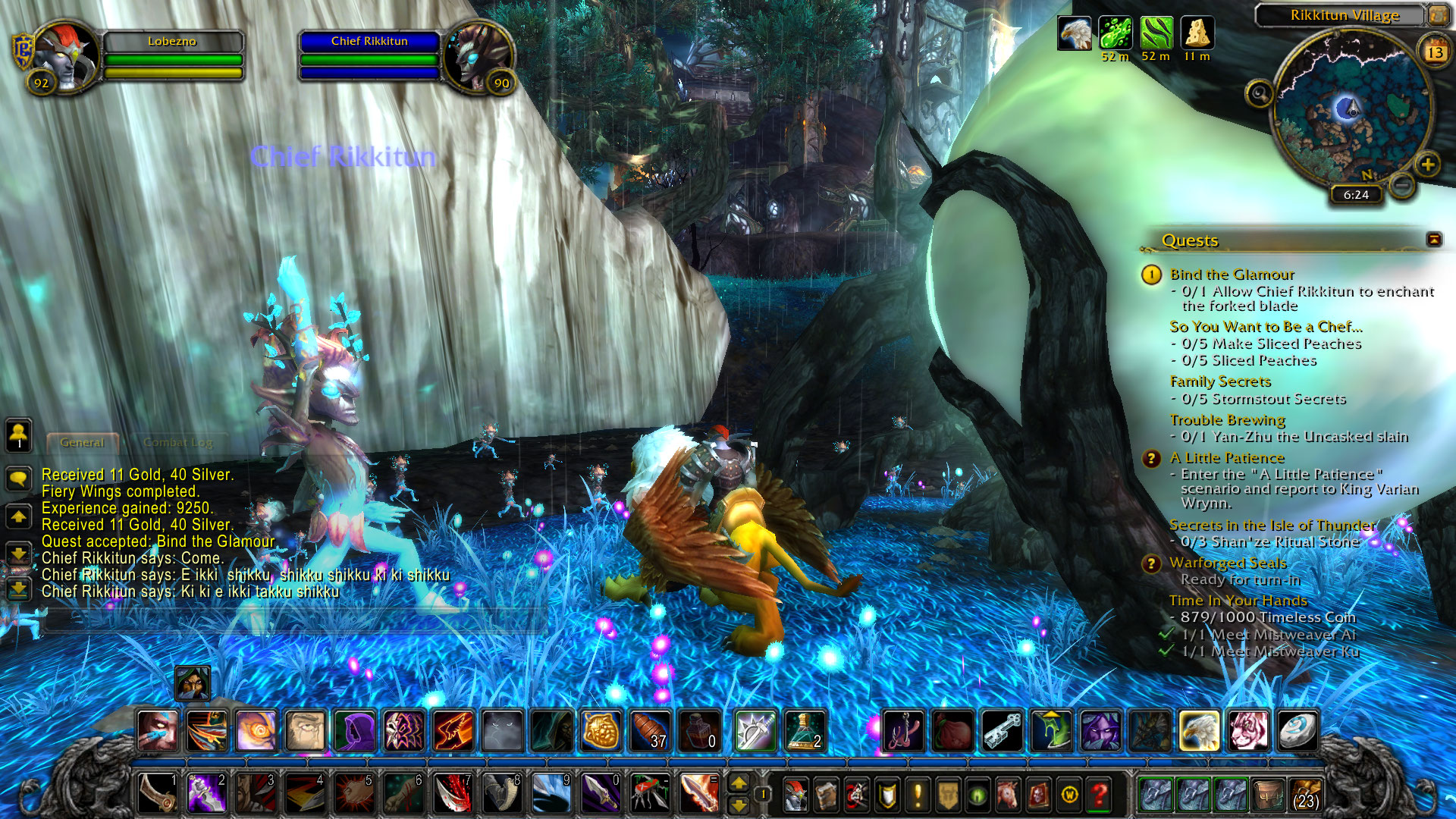Viewport: 1456px width, 819px height.
Task: Open the Warforged Seals quest entry
Action: click(1227, 563)
